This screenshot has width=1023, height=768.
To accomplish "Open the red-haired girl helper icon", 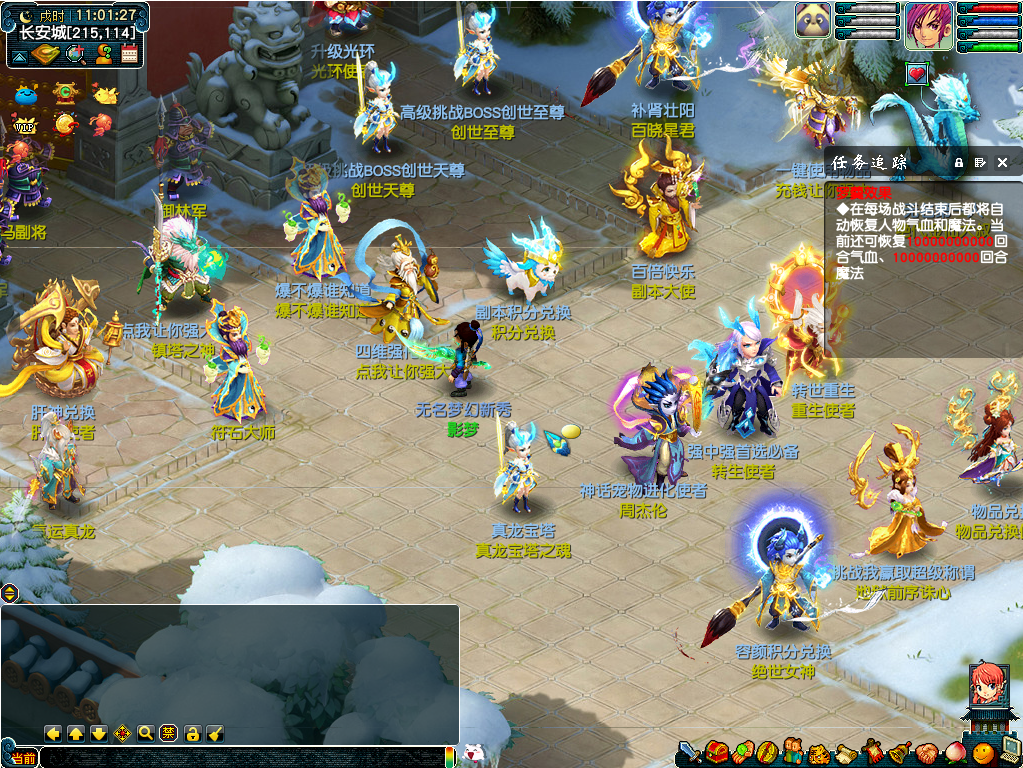I will tap(987, 686).
